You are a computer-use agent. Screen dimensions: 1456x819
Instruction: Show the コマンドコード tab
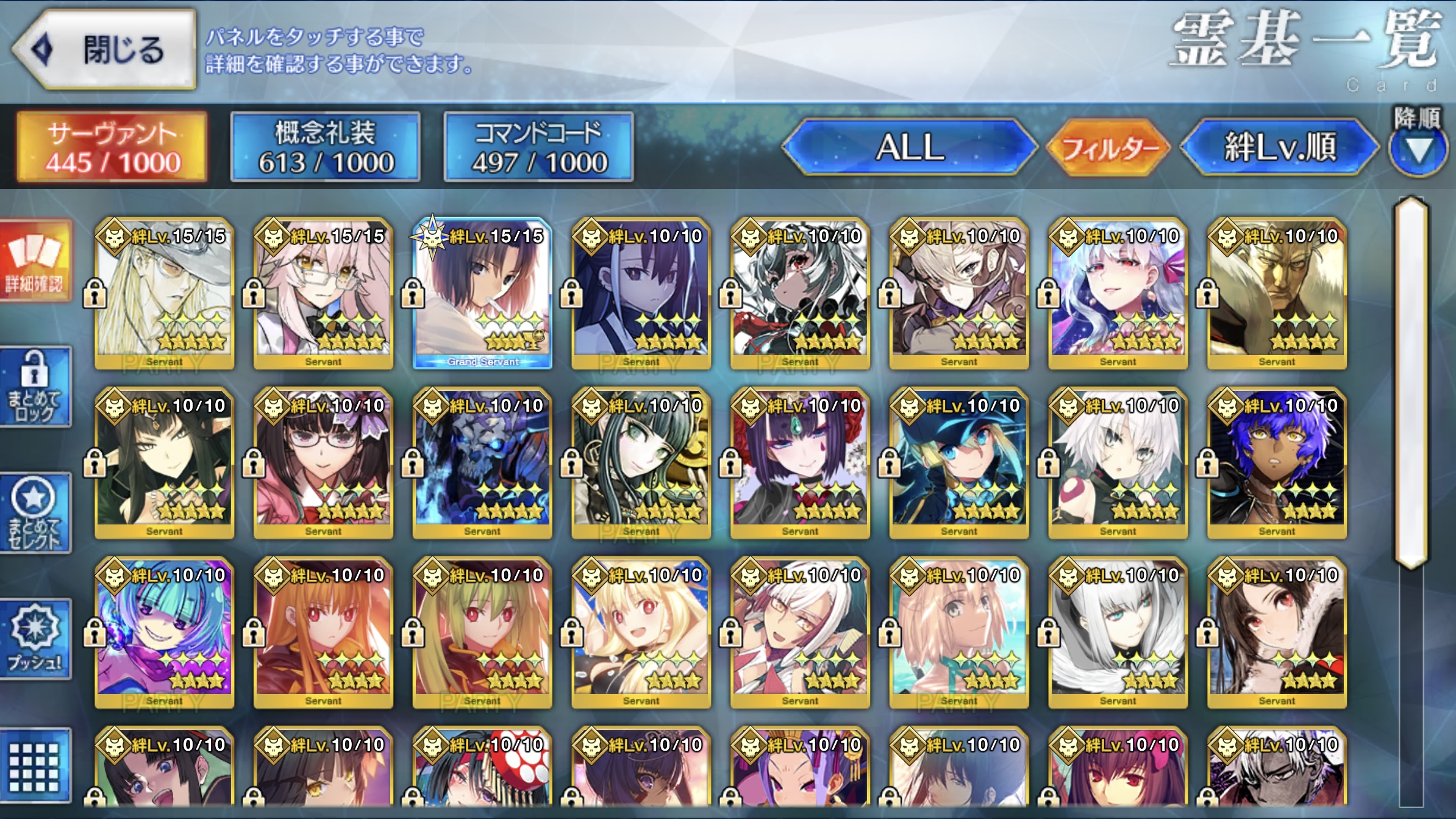[538, 147]
